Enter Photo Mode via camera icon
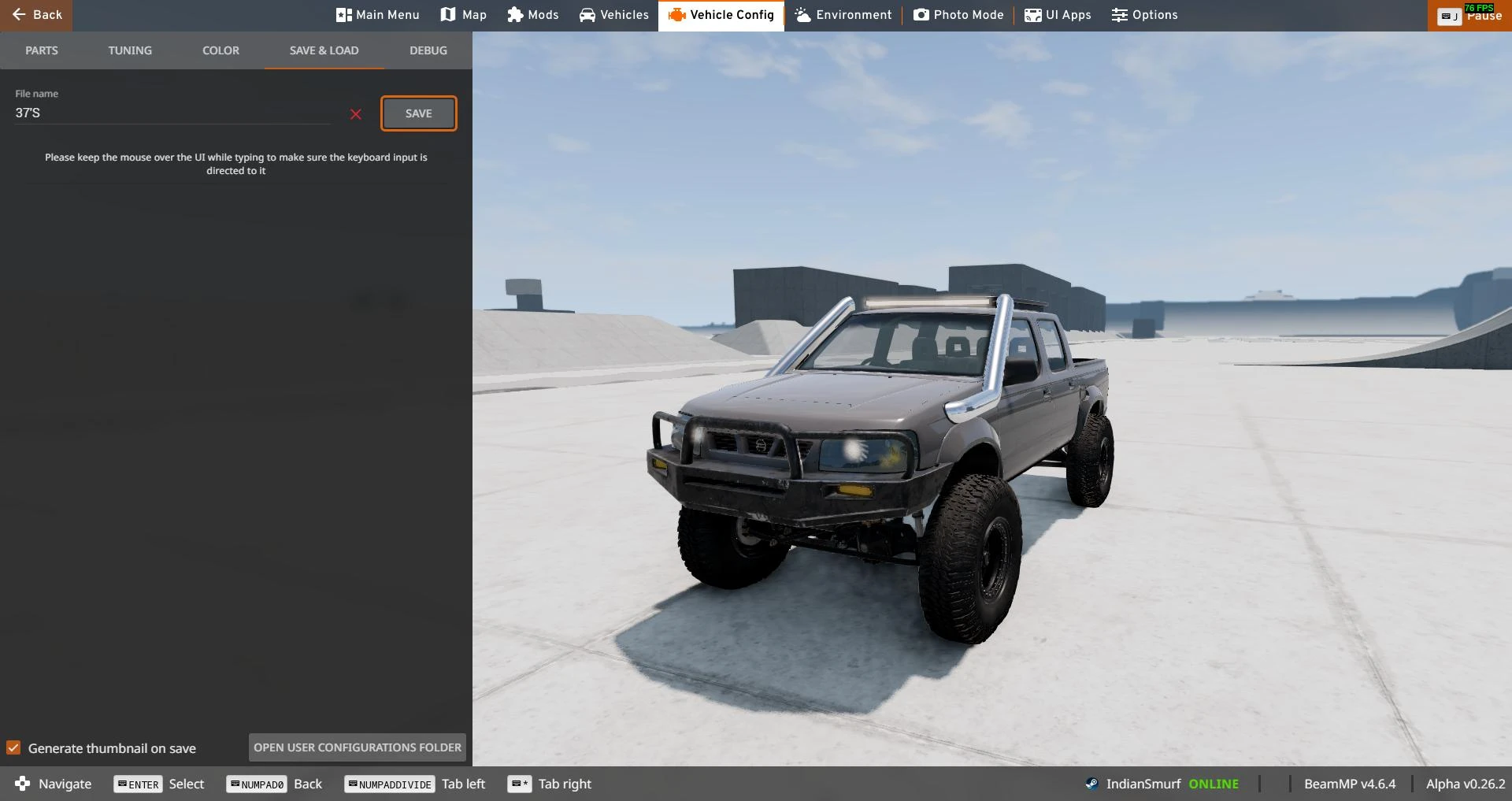Screen dimensions: 1512x801 pyautogui.click(x=920, y=14)
